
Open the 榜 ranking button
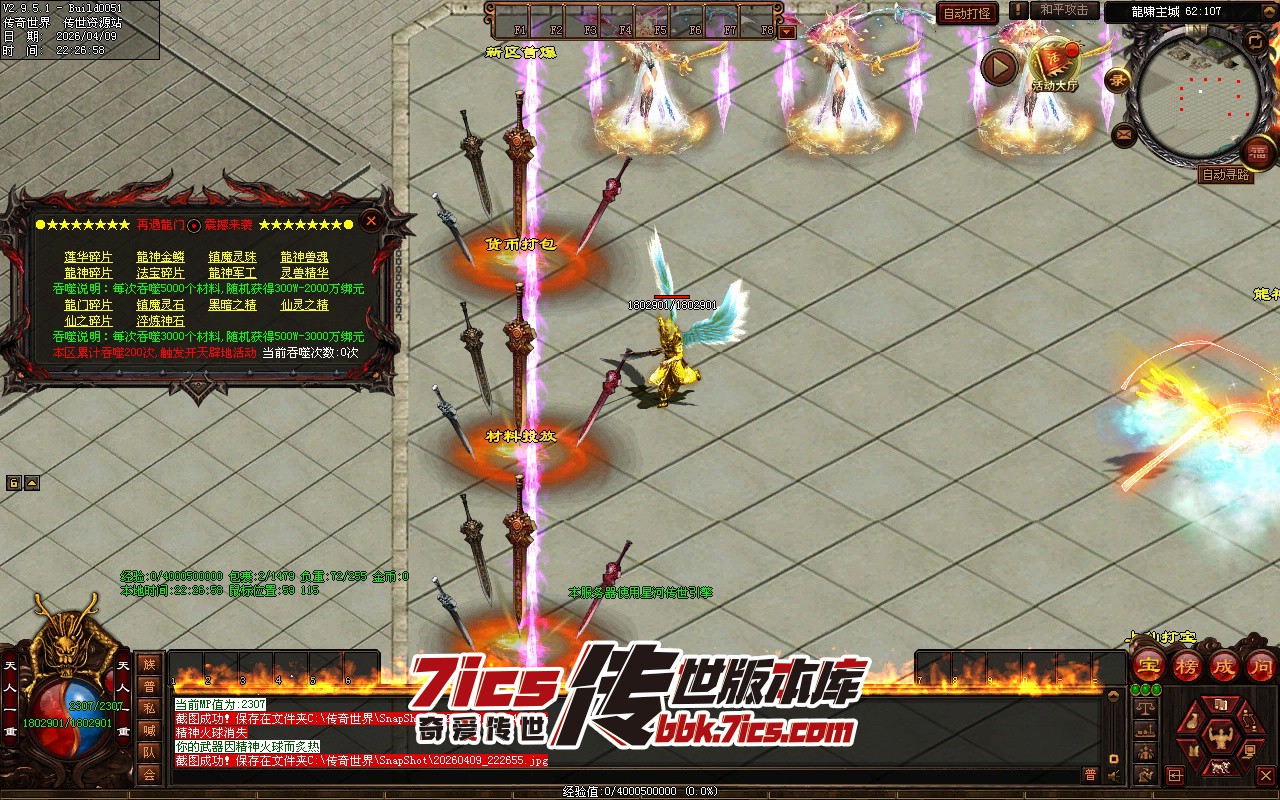(1187, 667)
